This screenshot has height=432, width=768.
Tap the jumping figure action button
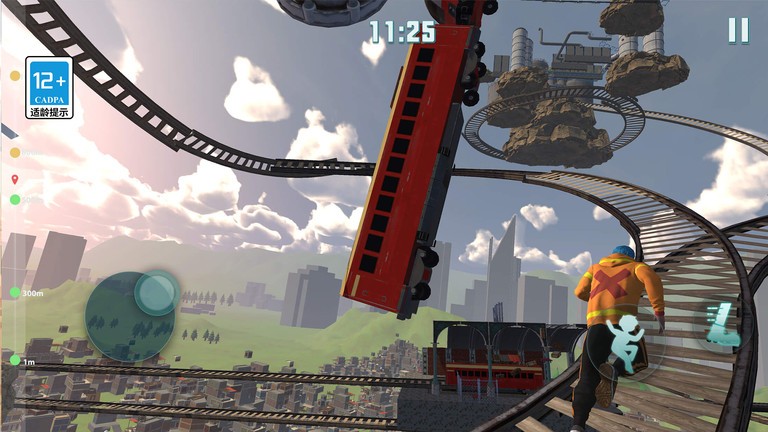[x=625, y=345]
